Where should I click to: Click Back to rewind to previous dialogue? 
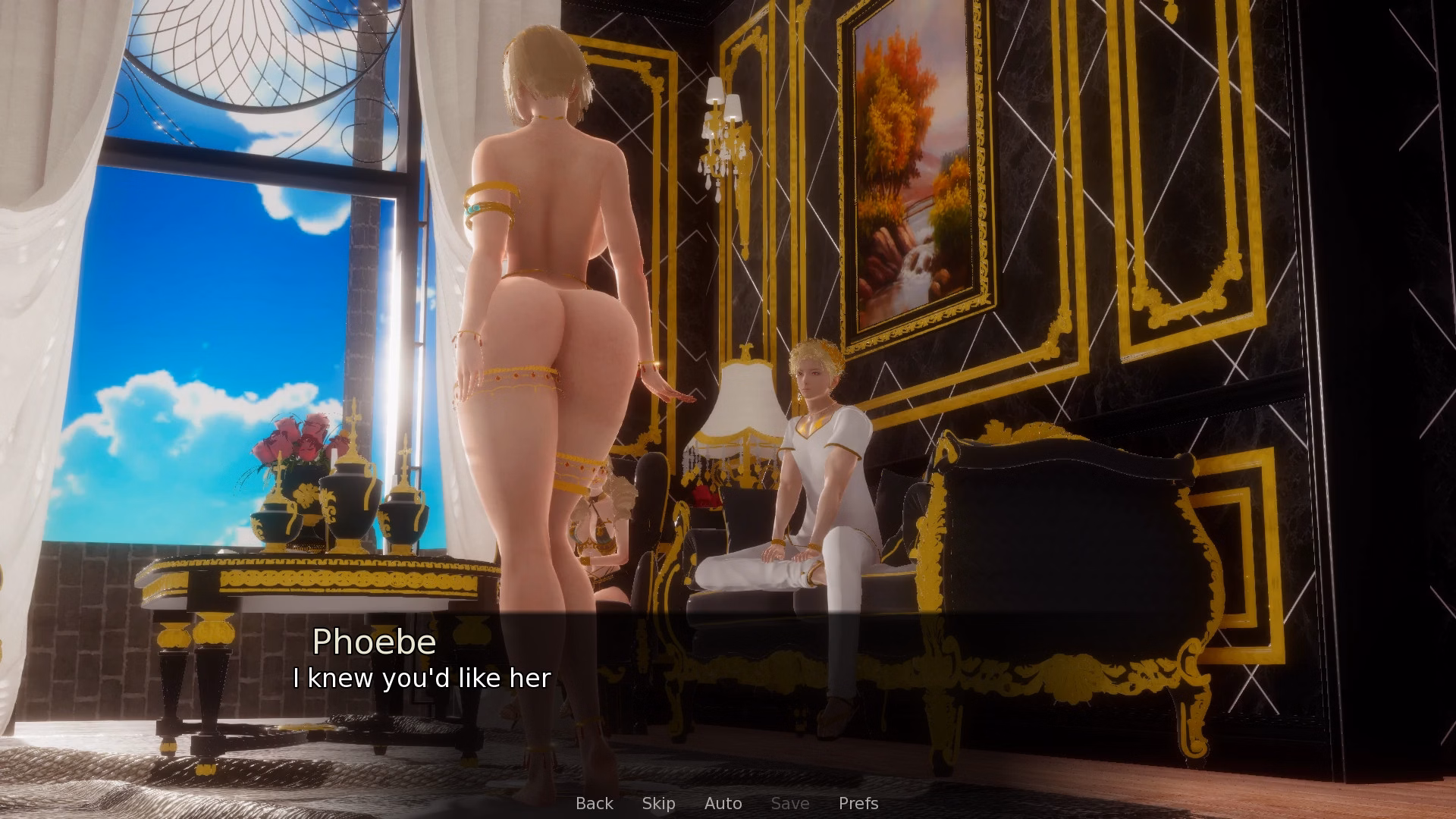pyautogui.click(x=594, y=803)
